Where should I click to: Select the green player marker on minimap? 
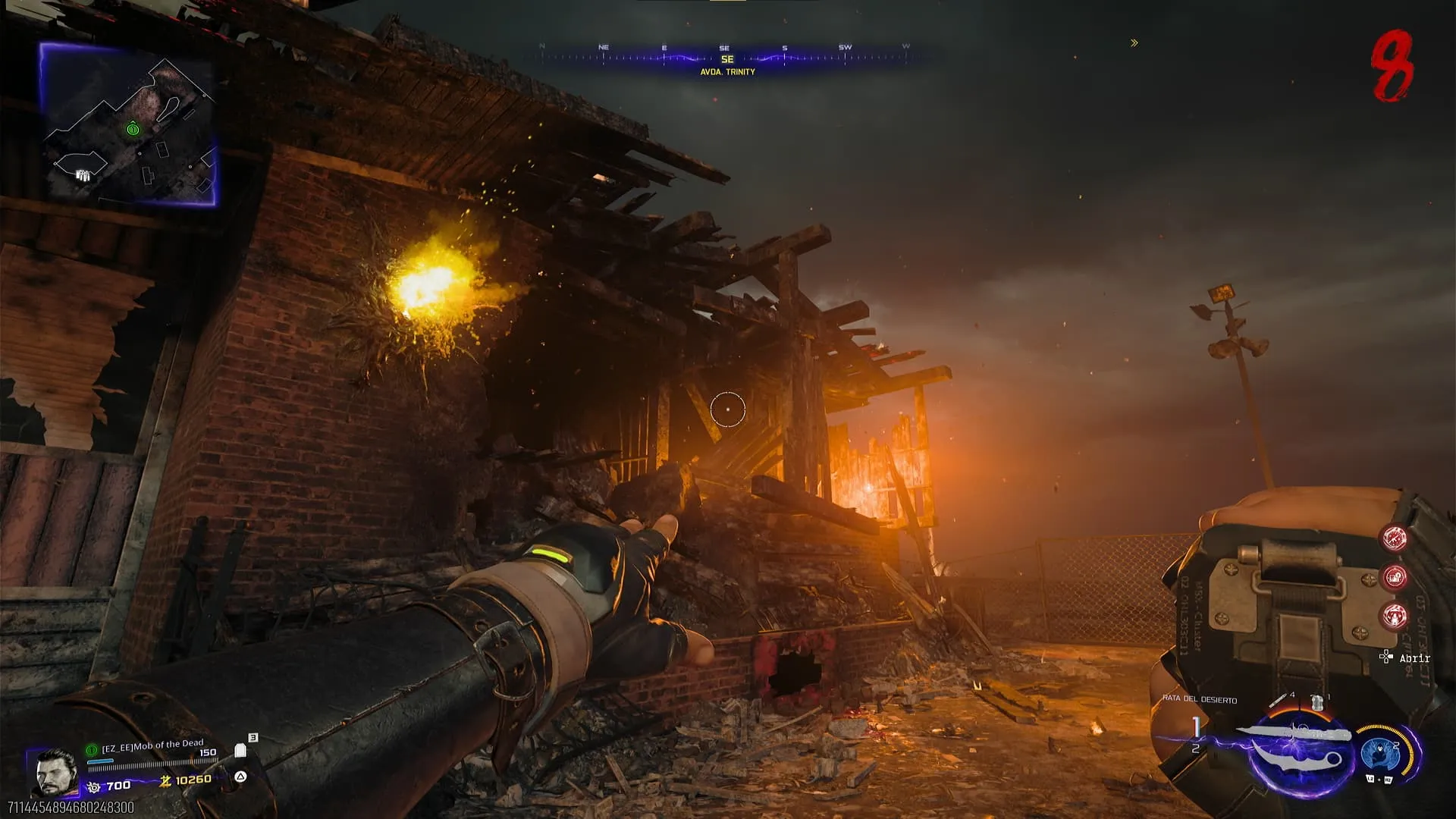(x=133, y=129)
